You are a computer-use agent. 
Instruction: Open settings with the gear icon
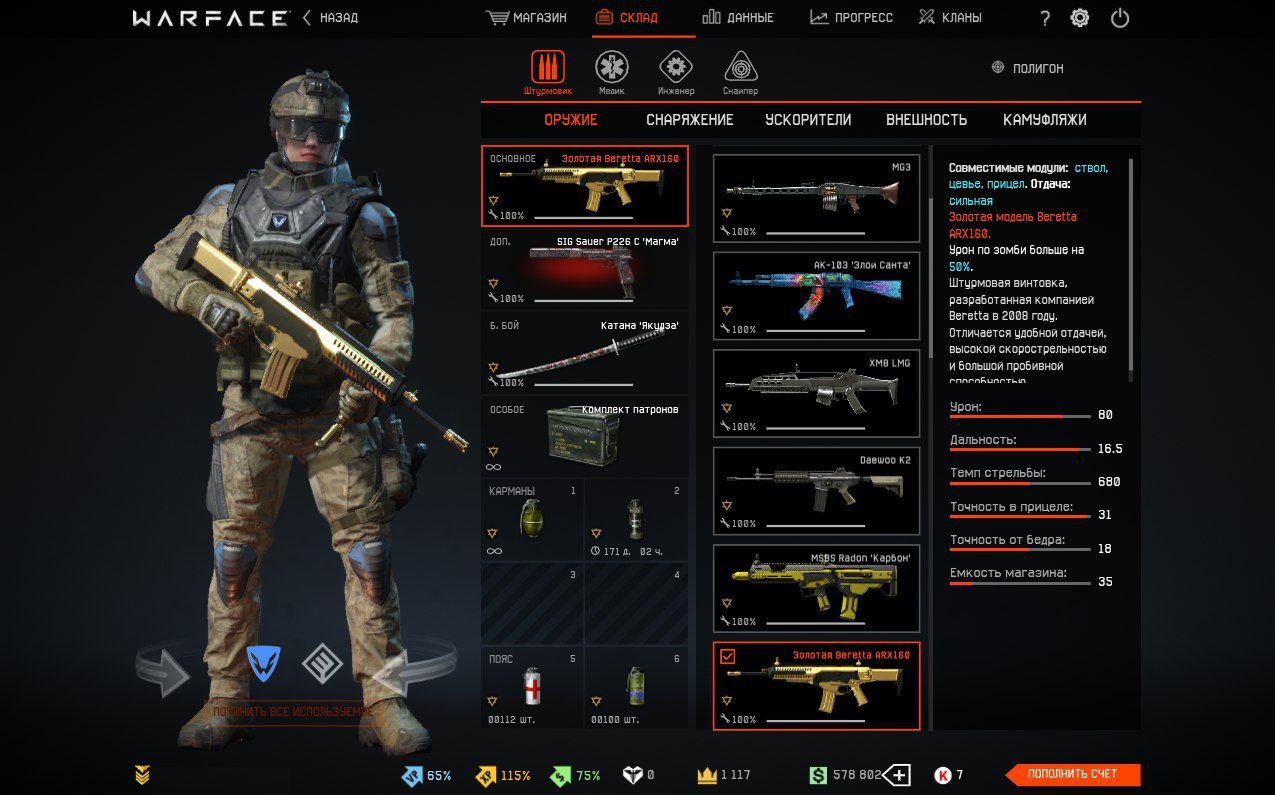pos(1080,18)
